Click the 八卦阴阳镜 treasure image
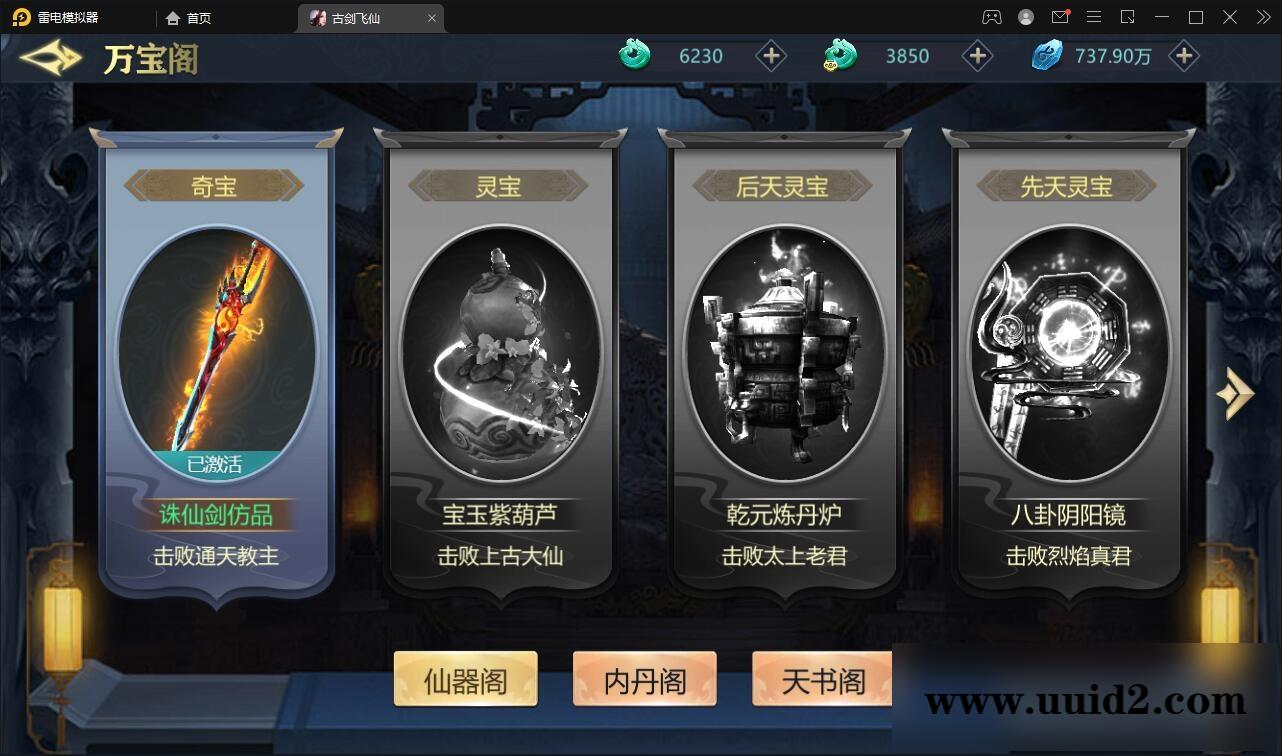Image resolution: width=1282 pixels, height=756 pixels. click(1068, 350)
